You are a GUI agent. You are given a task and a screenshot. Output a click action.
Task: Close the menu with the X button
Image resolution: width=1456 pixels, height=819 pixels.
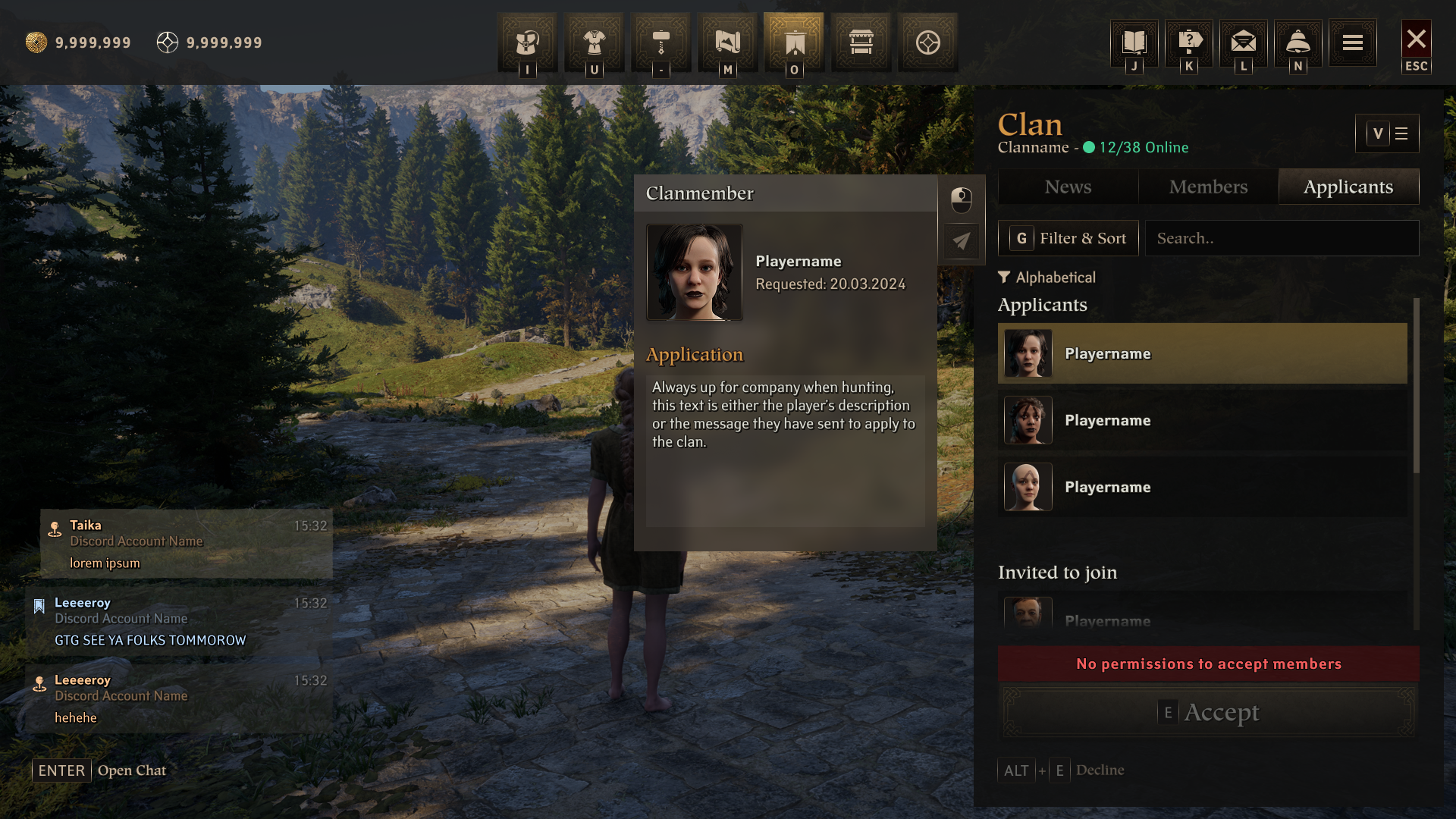pyautogui.click(x=1416, y=40)
